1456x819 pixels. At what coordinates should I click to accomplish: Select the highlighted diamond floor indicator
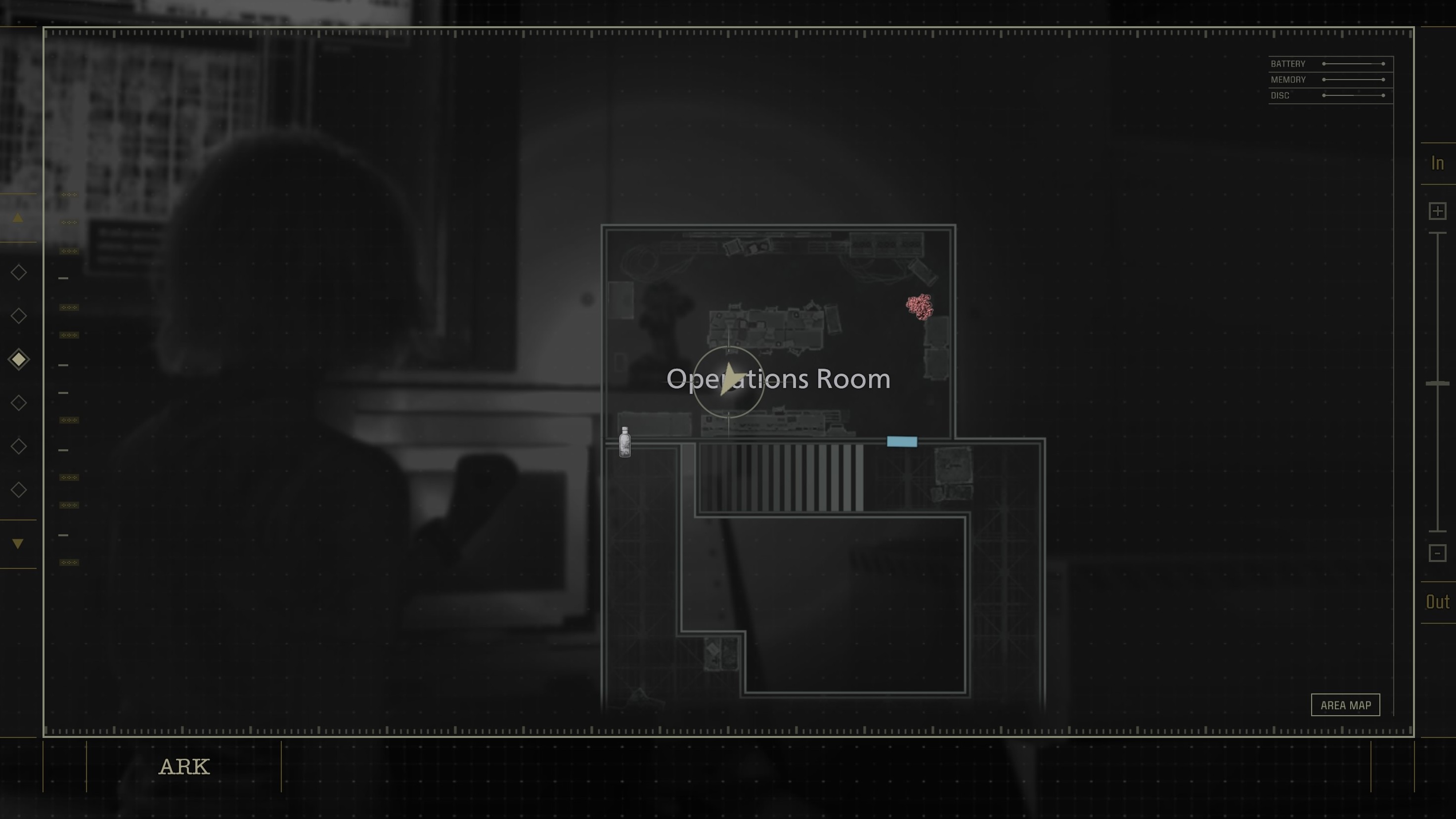[19, 359]
